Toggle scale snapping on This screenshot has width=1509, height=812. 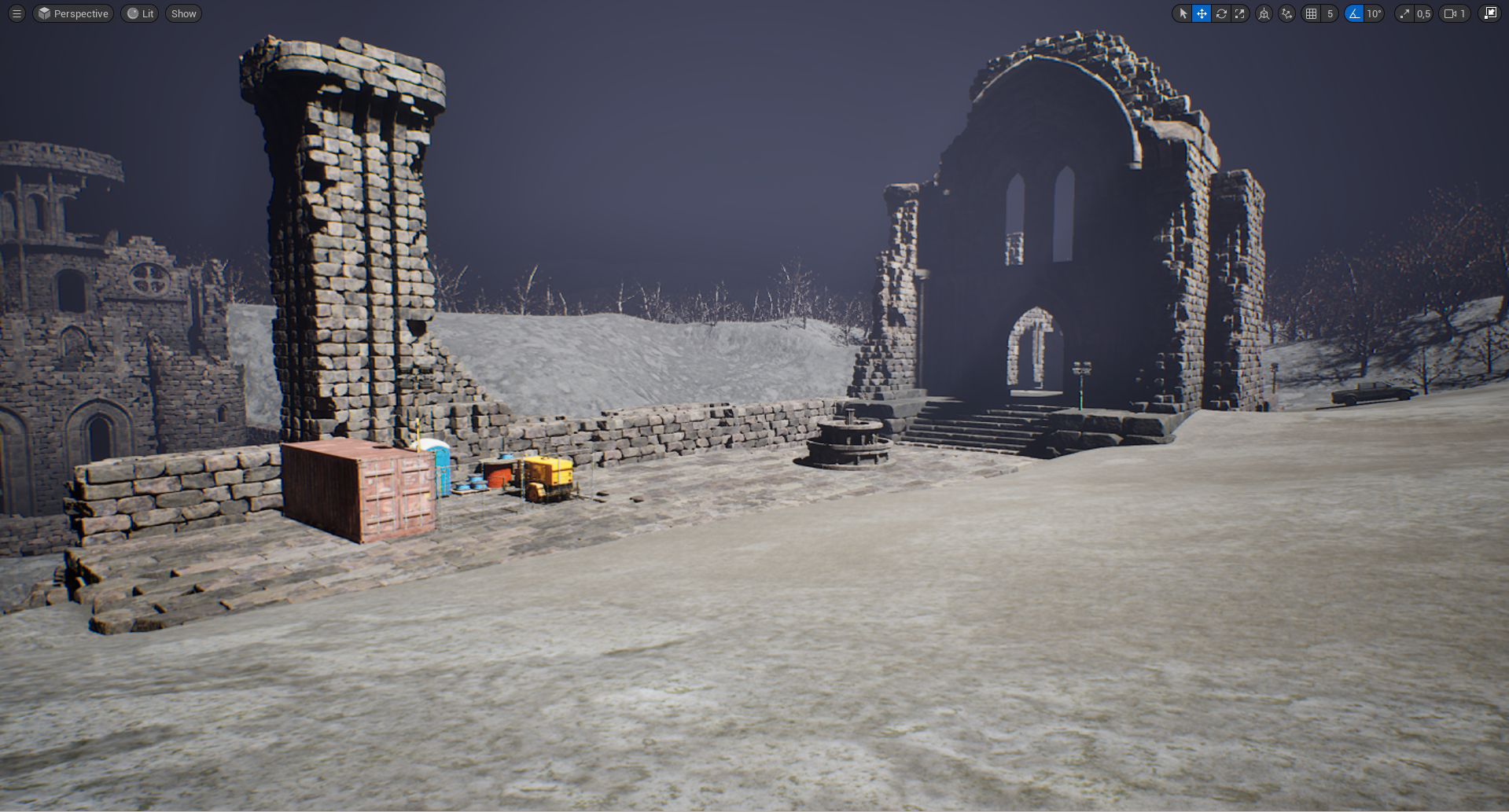click(x=1404, y=13)
